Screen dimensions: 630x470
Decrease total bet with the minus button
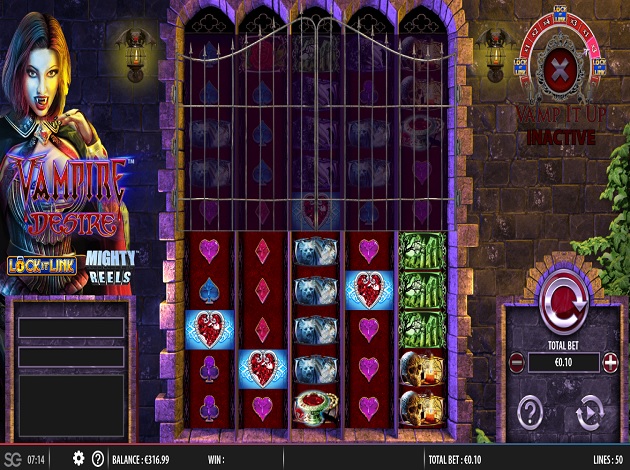(x=516, y=362)
